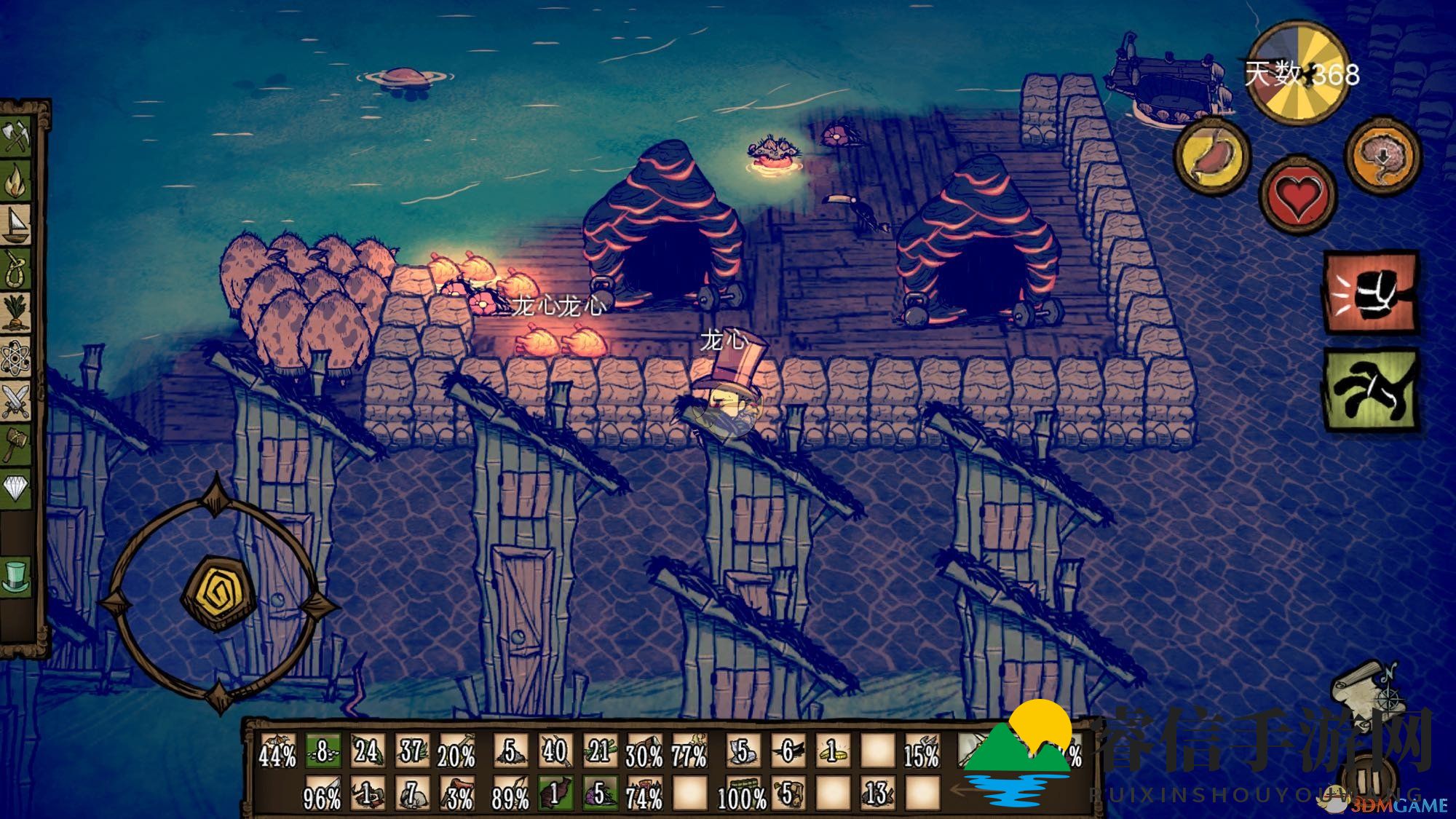Select the inventory stack of 37

[411, 751]
